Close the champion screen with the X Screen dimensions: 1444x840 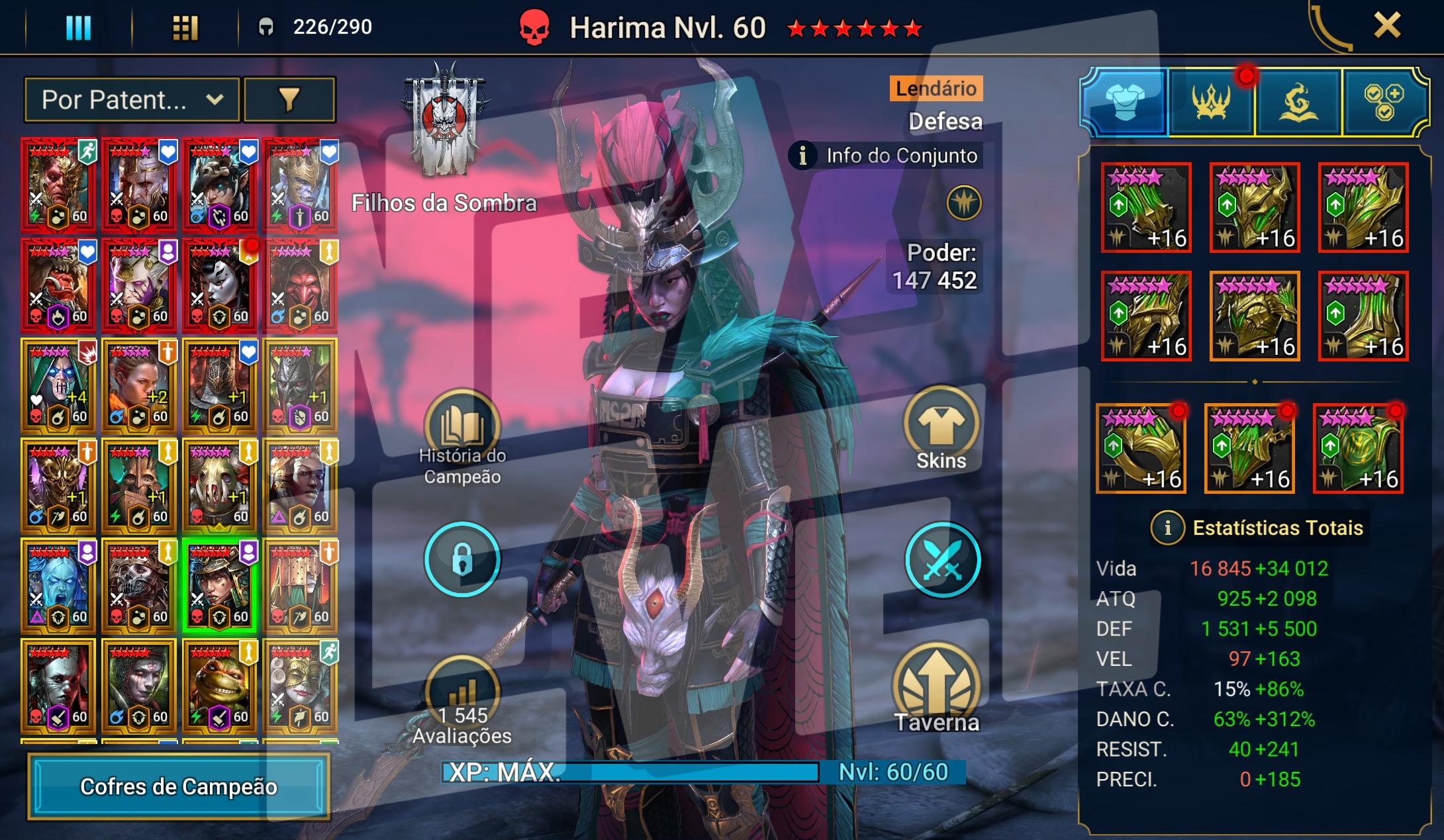point(1386,26)
